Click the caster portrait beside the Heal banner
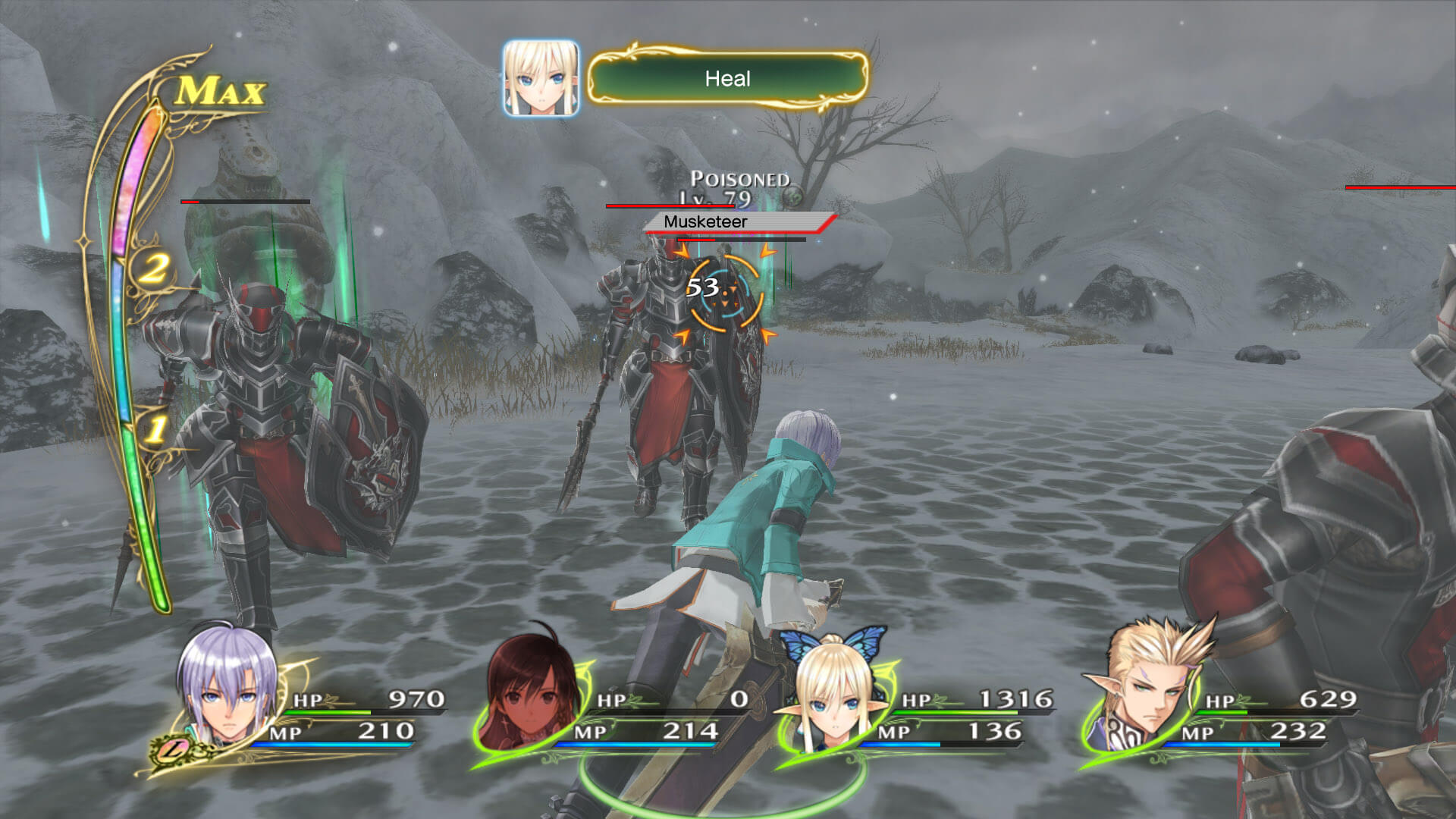Viewport: 1456px width, 819px height. click(541, 79)
